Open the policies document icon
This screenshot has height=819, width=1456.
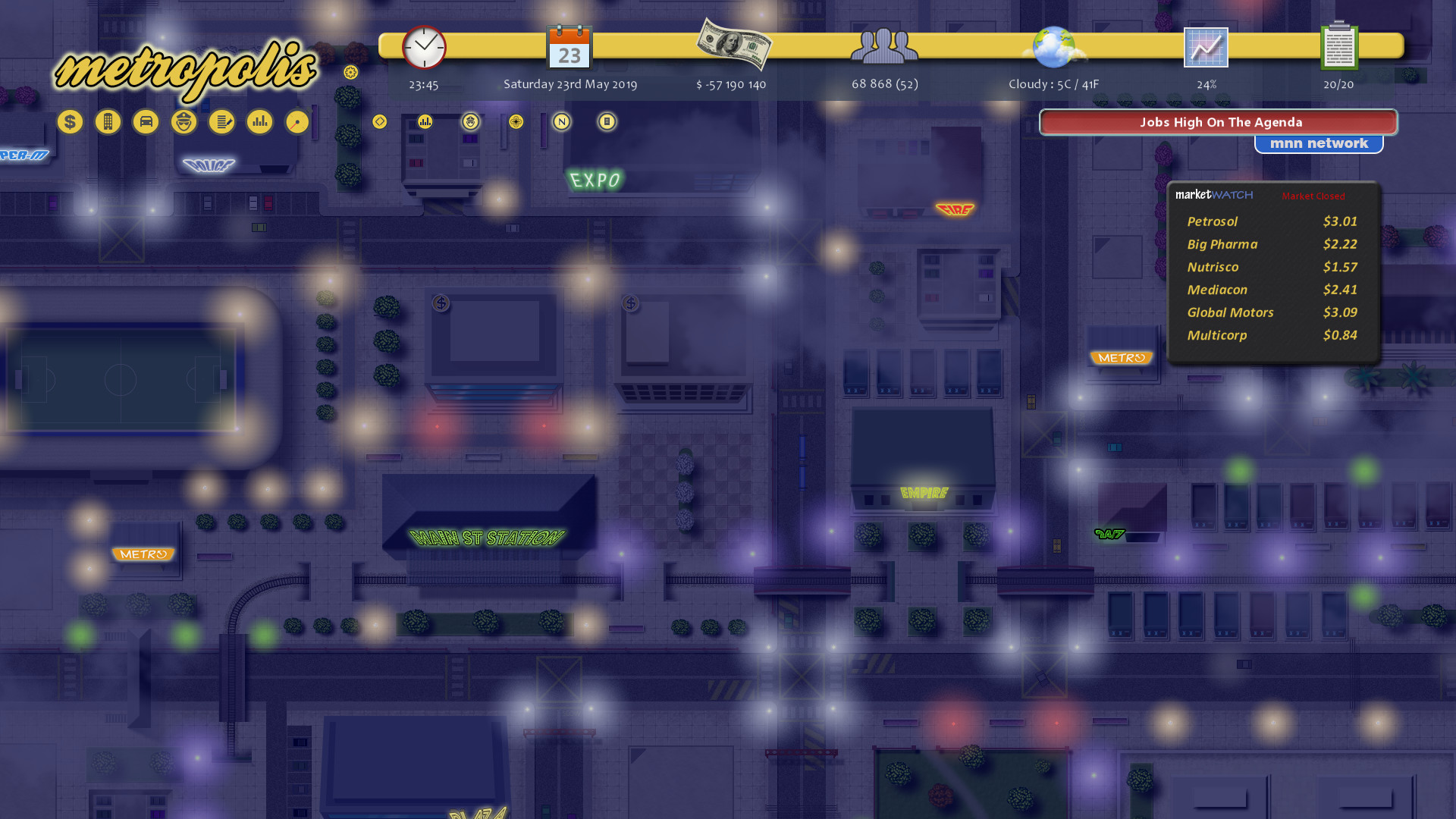pos(221,121)
